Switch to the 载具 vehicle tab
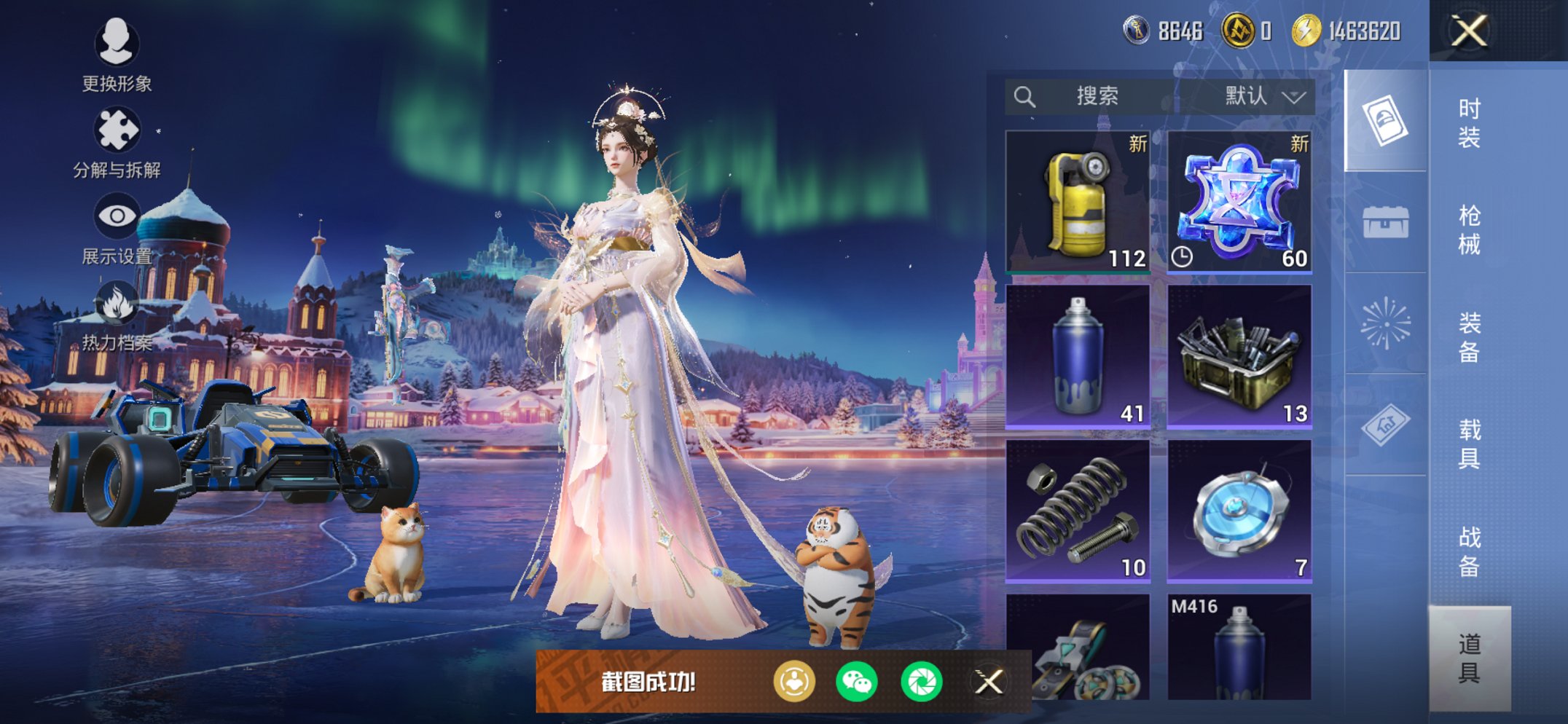 (1469, 444)
